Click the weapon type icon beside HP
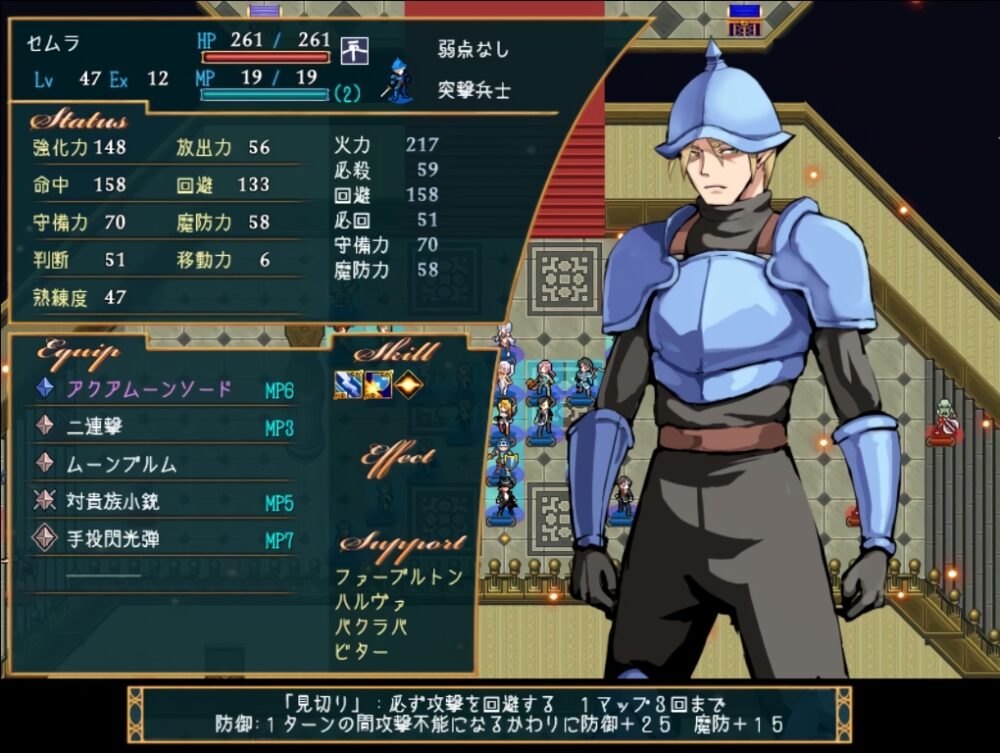Viewport: 1000px width, 753px height. pyautogui.click(x=354, y=49)
